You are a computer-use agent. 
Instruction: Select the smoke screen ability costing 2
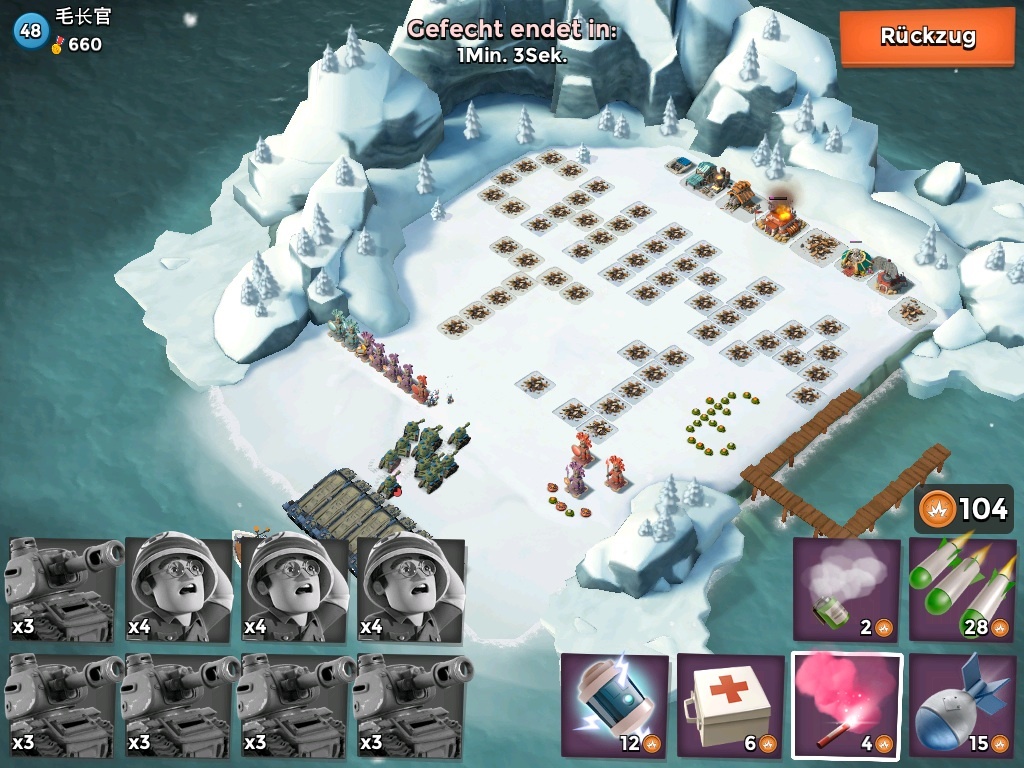pyautogui.click(x=846, y=590)
